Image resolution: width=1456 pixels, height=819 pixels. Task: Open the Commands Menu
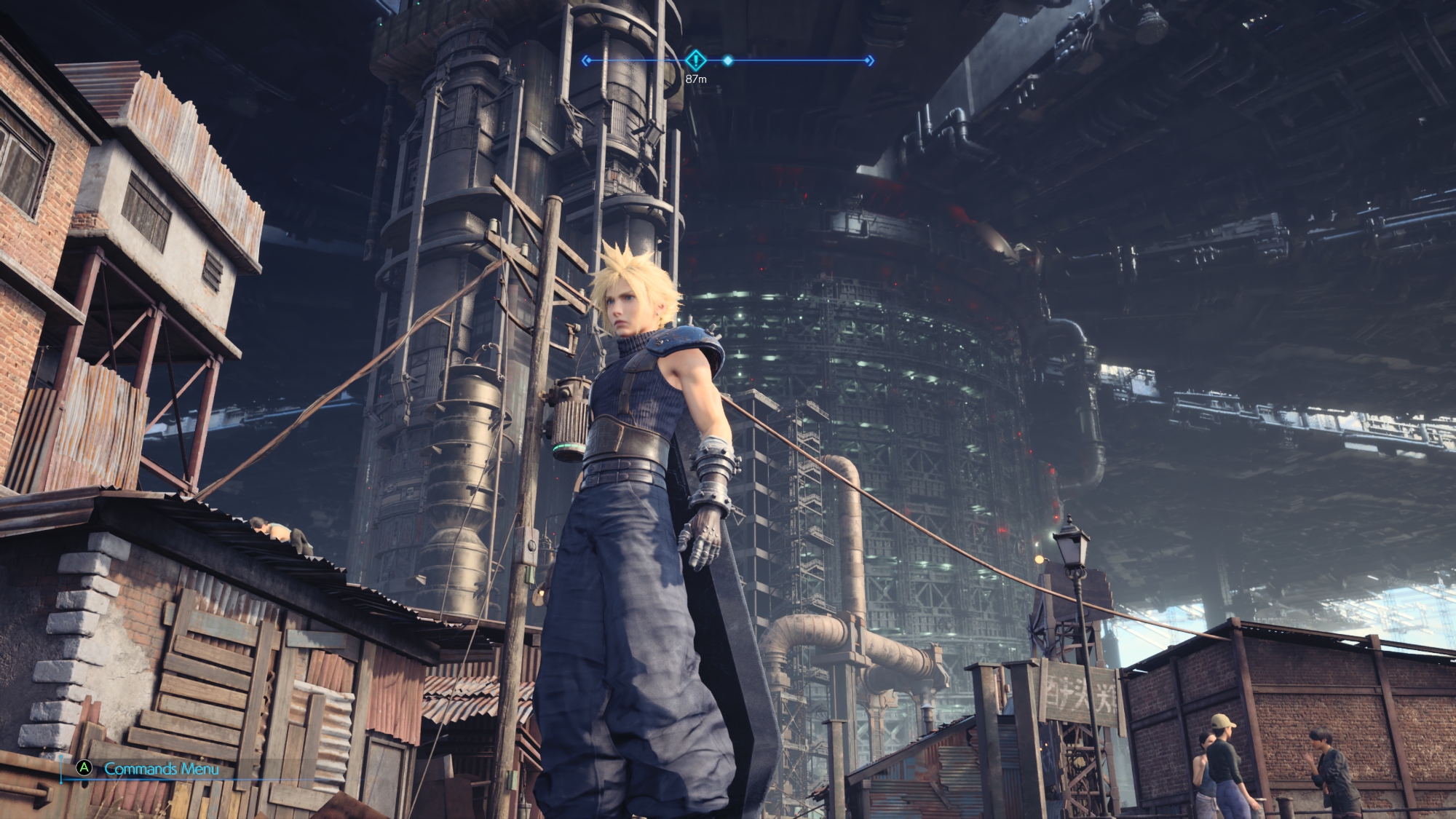tap(149, 769)
